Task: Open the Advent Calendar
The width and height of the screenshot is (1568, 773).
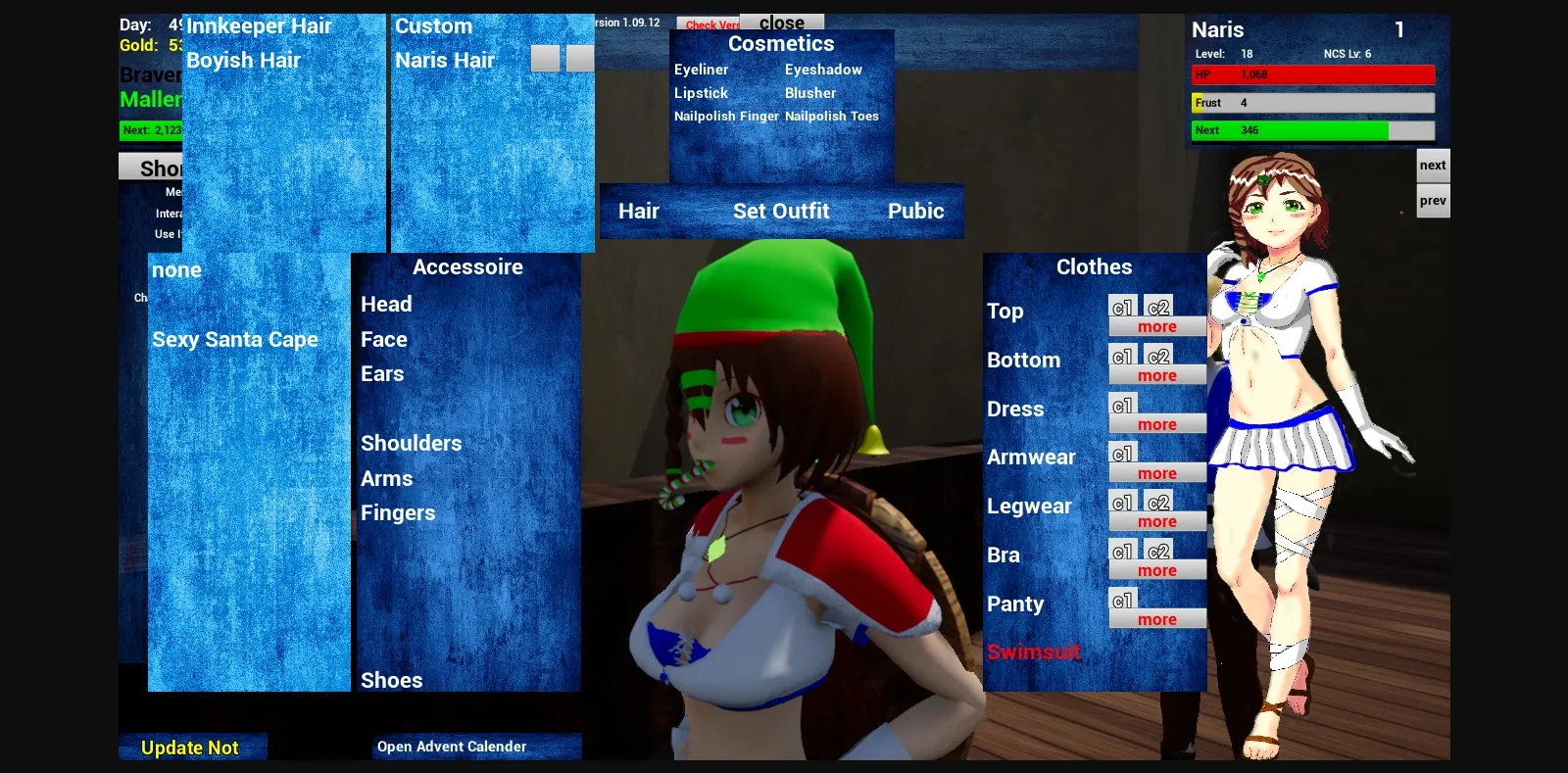Action: (452, 746)
